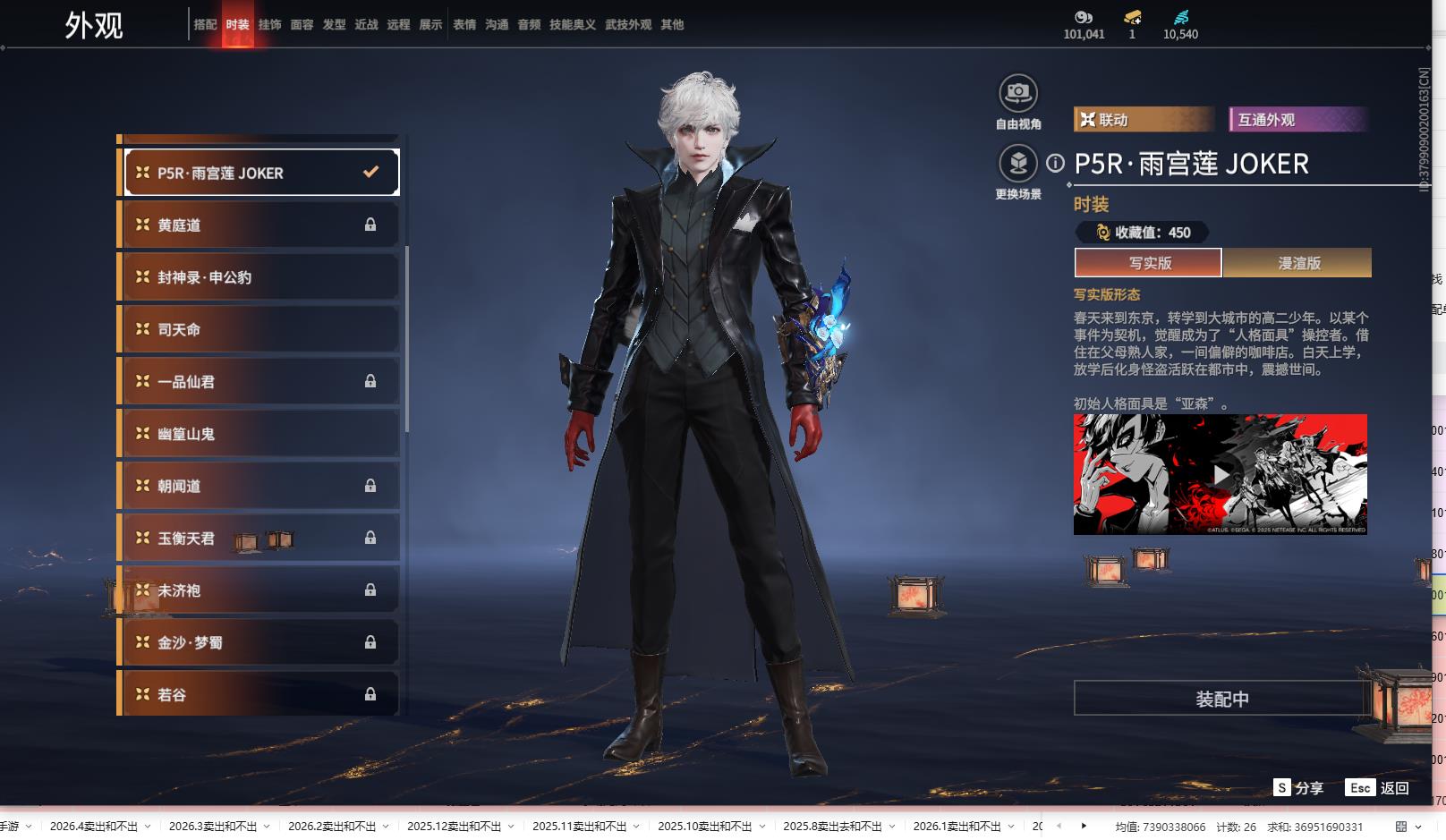Open the 挂饰 tab
The width and height of the screenshot is (1446, 840).
coord(269,25)
